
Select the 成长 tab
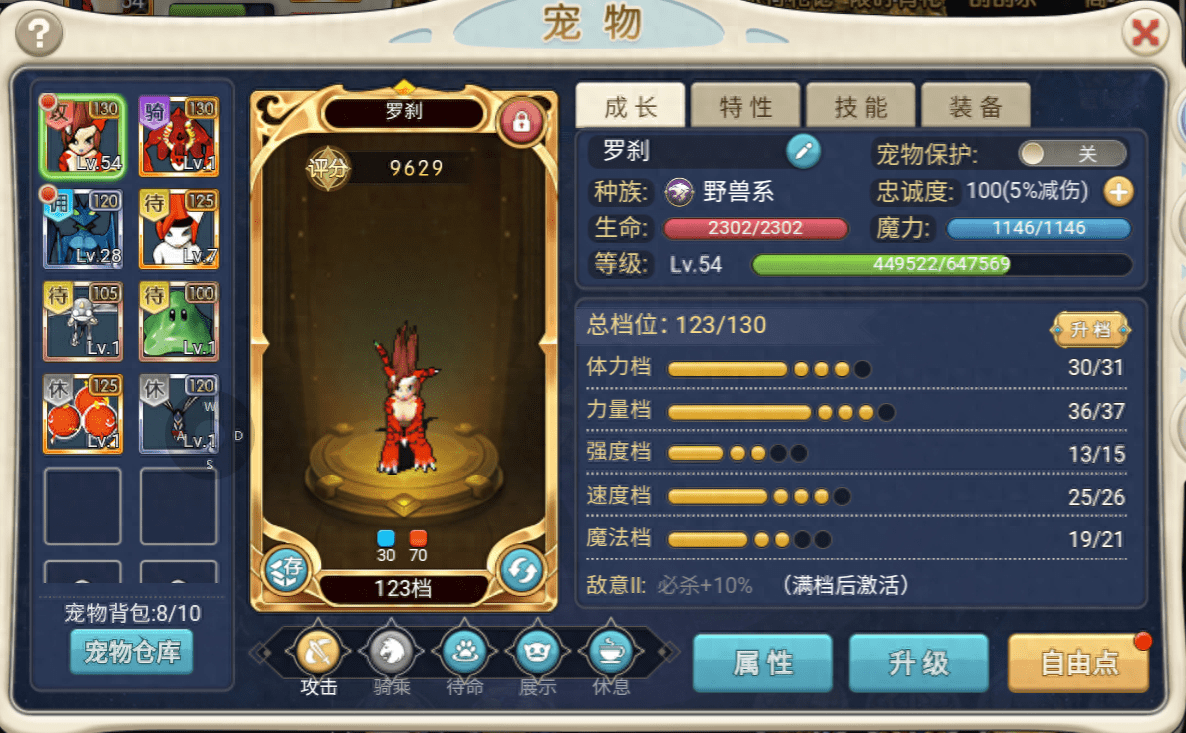tap(630, 106)
